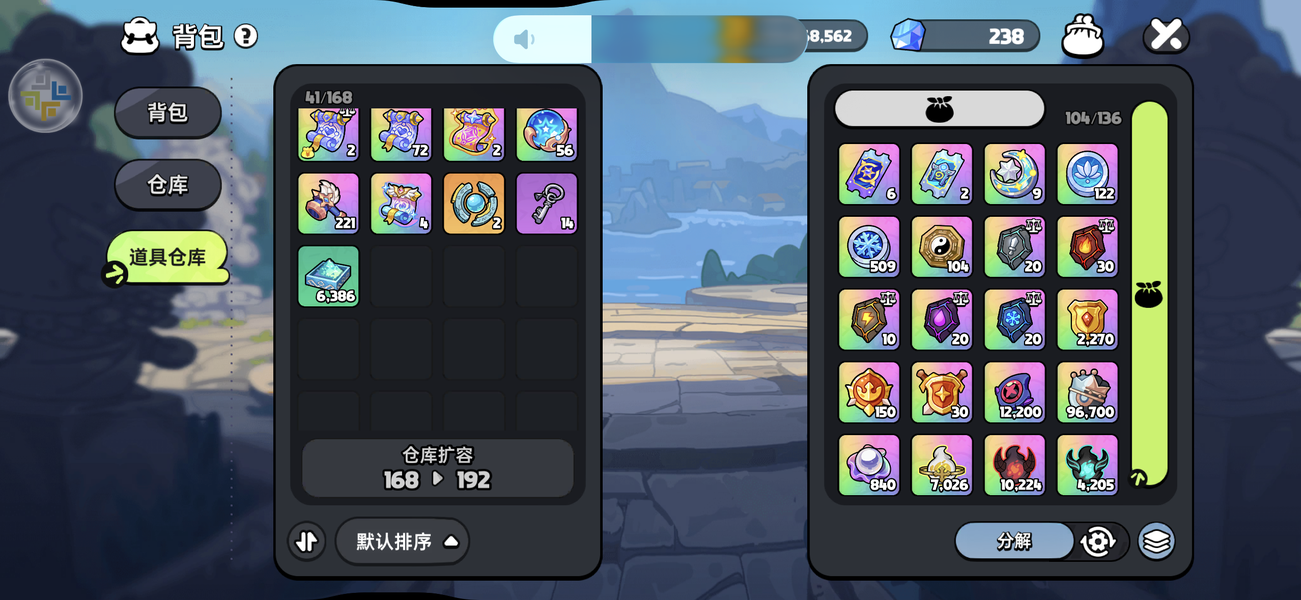Choose the yin-yang item with 104

point(942,246)
